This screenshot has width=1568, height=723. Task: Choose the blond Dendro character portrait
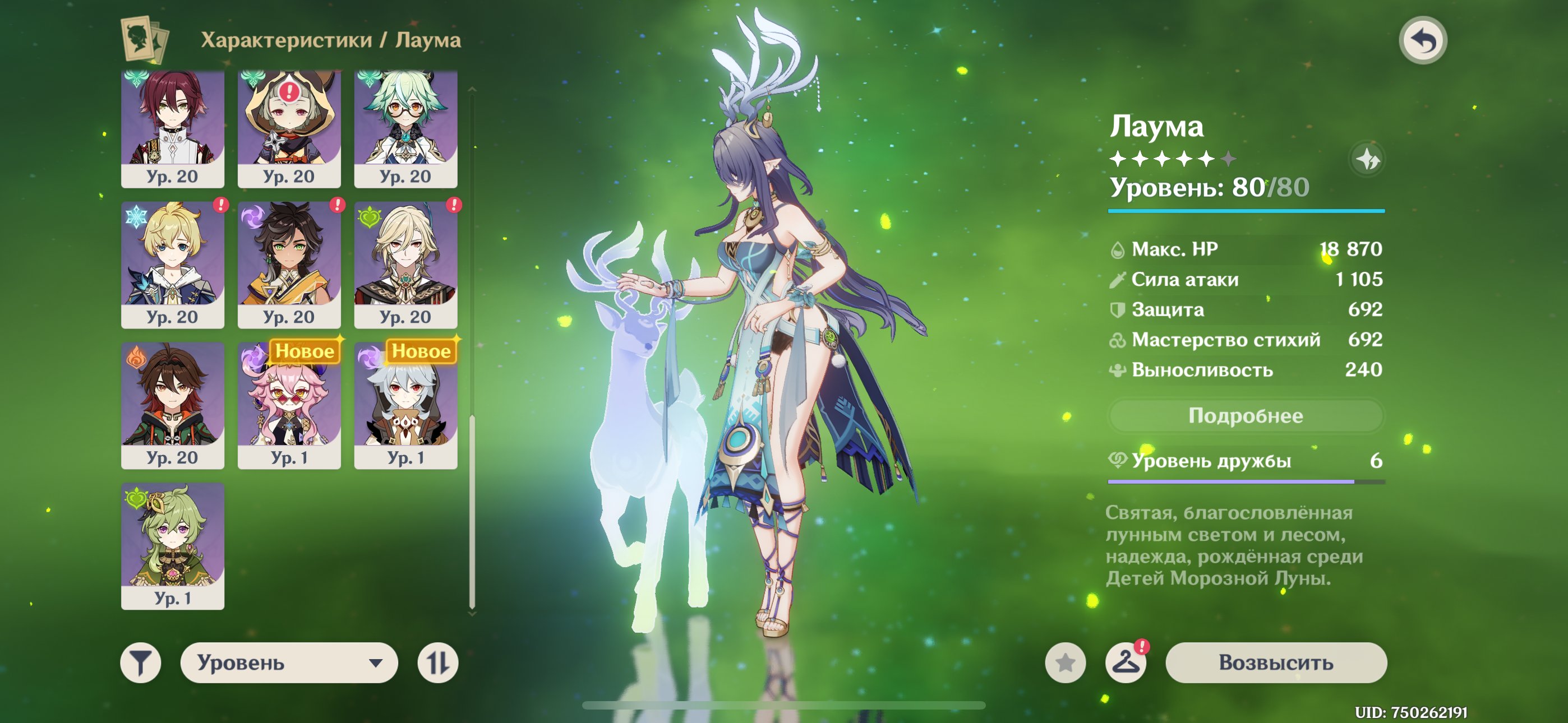[405, 265]
